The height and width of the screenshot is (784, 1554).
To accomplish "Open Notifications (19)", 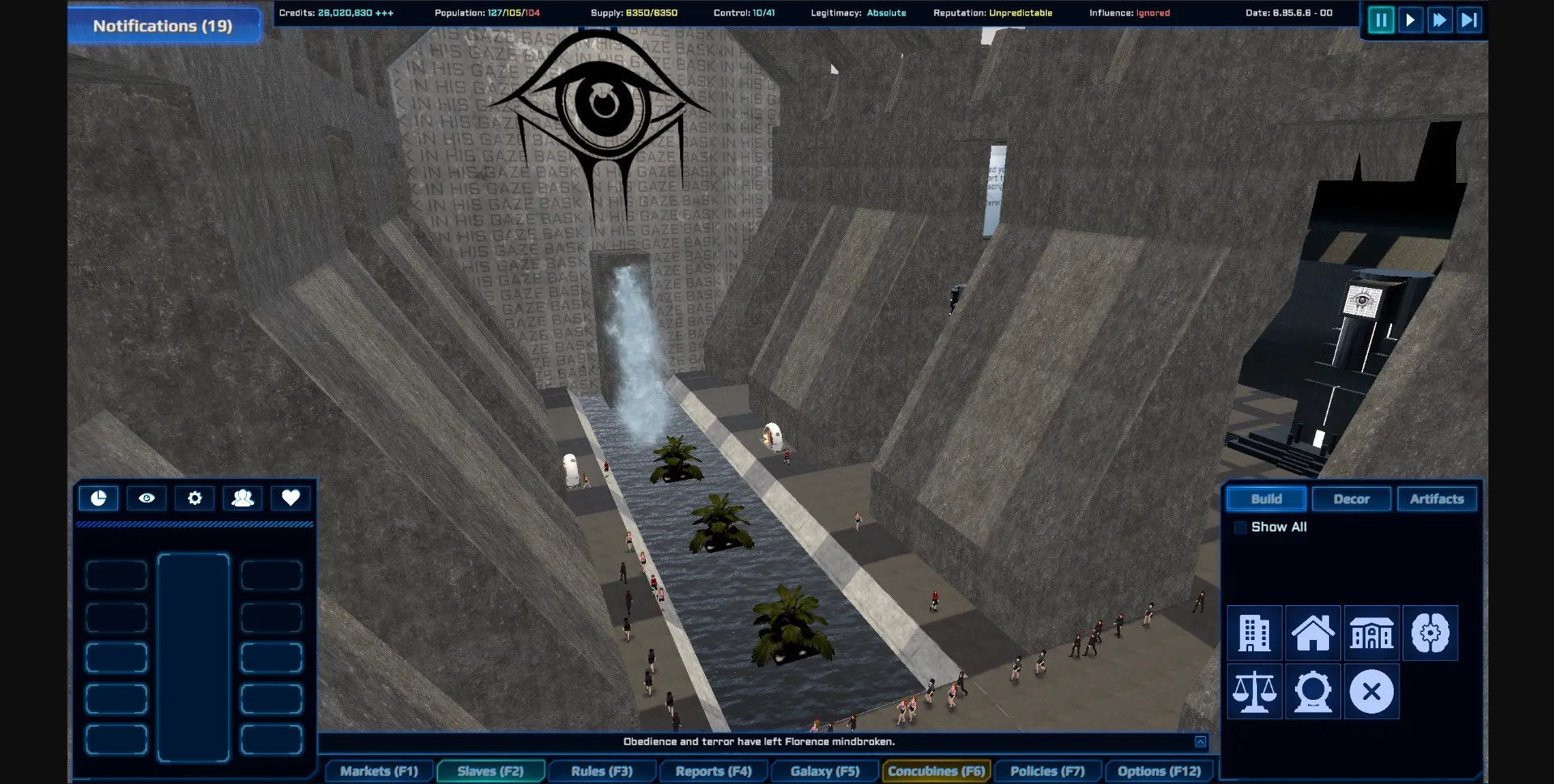I will pos(163,25).
